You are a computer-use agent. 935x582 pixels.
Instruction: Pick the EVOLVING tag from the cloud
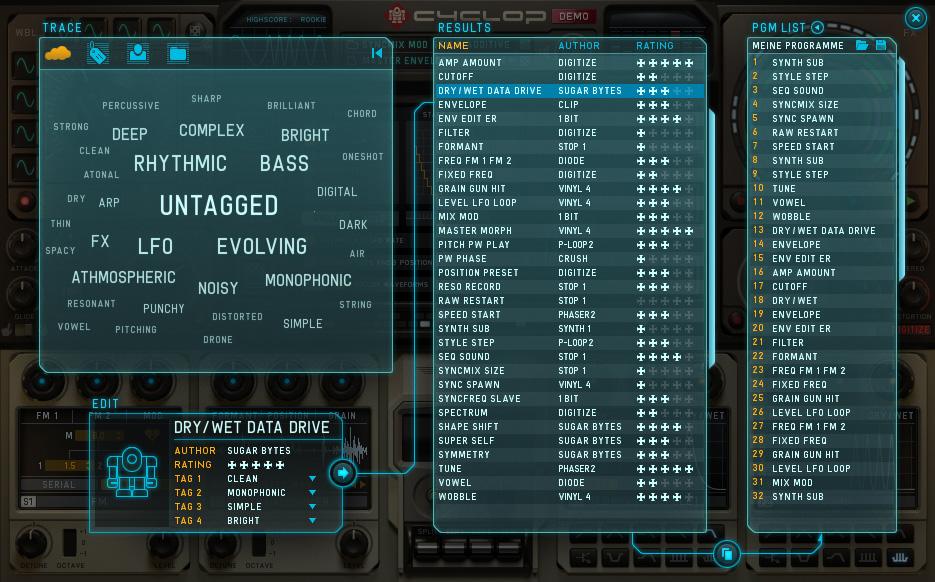(262, 246)
